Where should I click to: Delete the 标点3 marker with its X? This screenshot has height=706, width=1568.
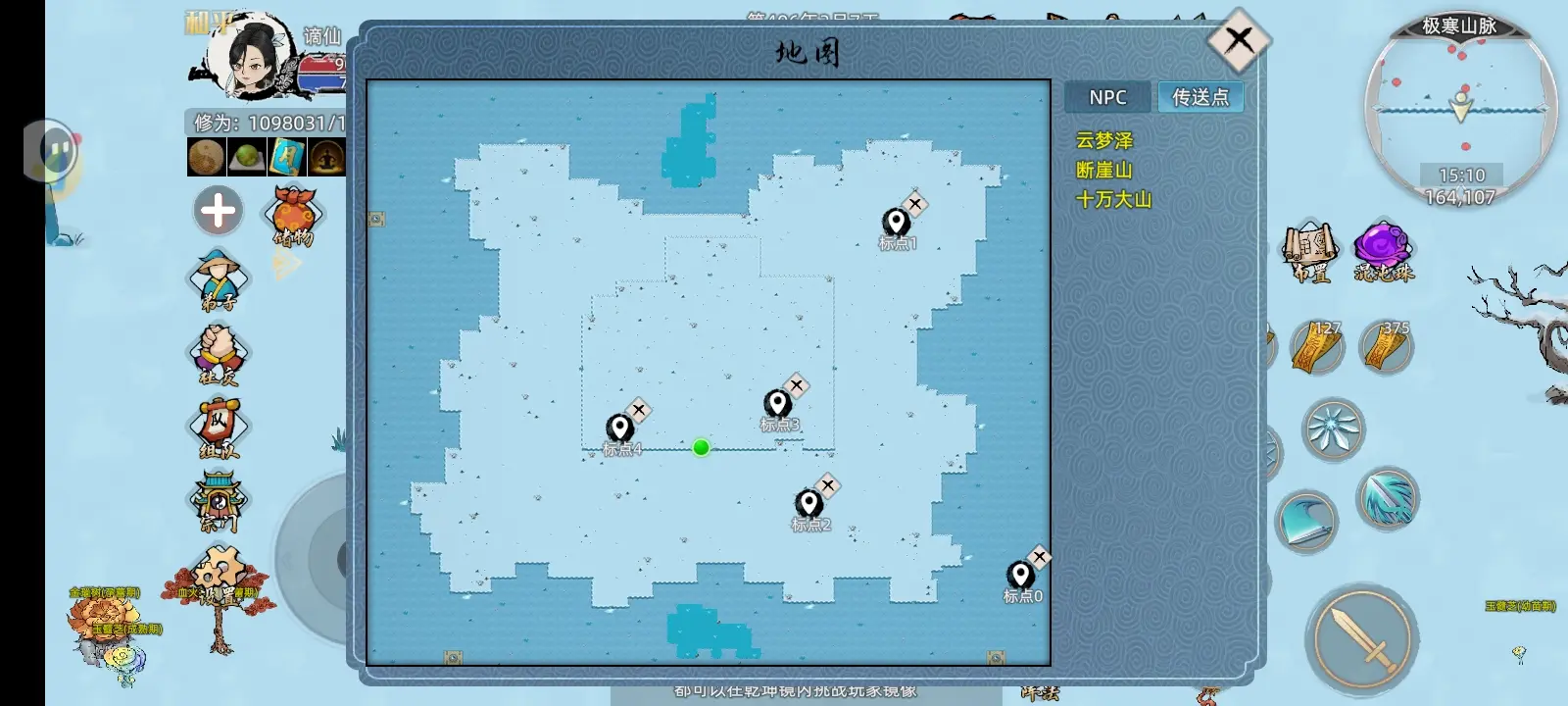click(x=797, y=386)
